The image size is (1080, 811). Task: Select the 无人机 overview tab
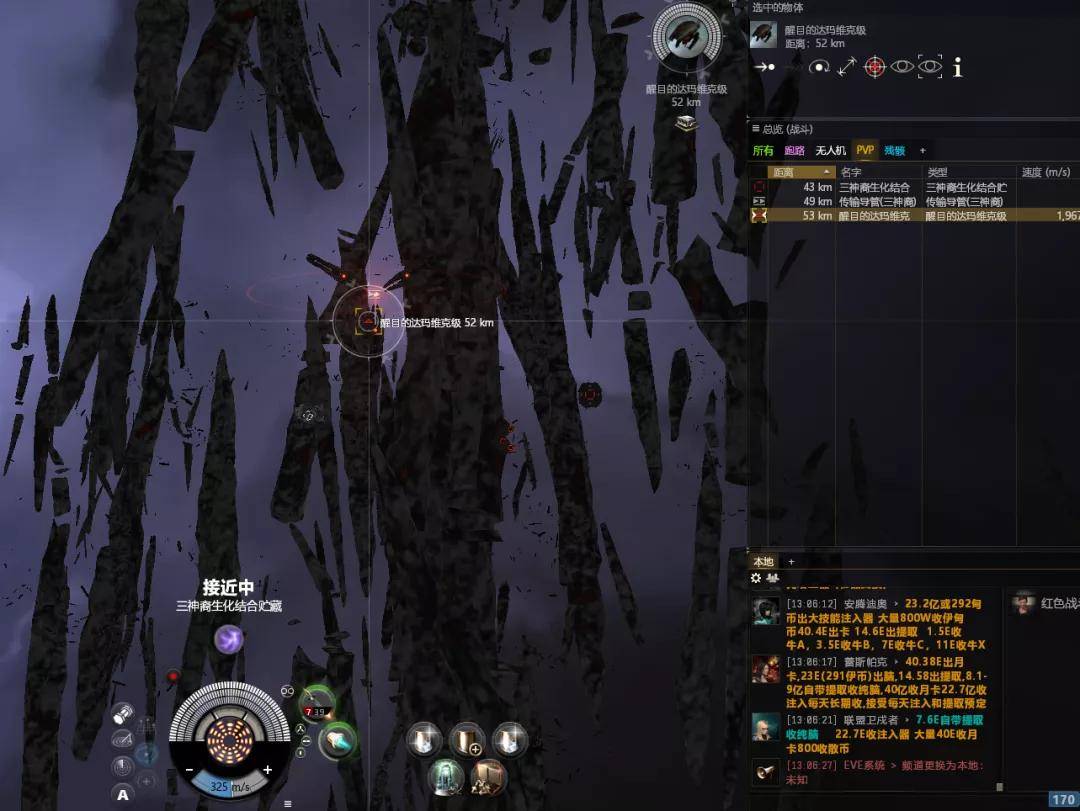[830, 150]
